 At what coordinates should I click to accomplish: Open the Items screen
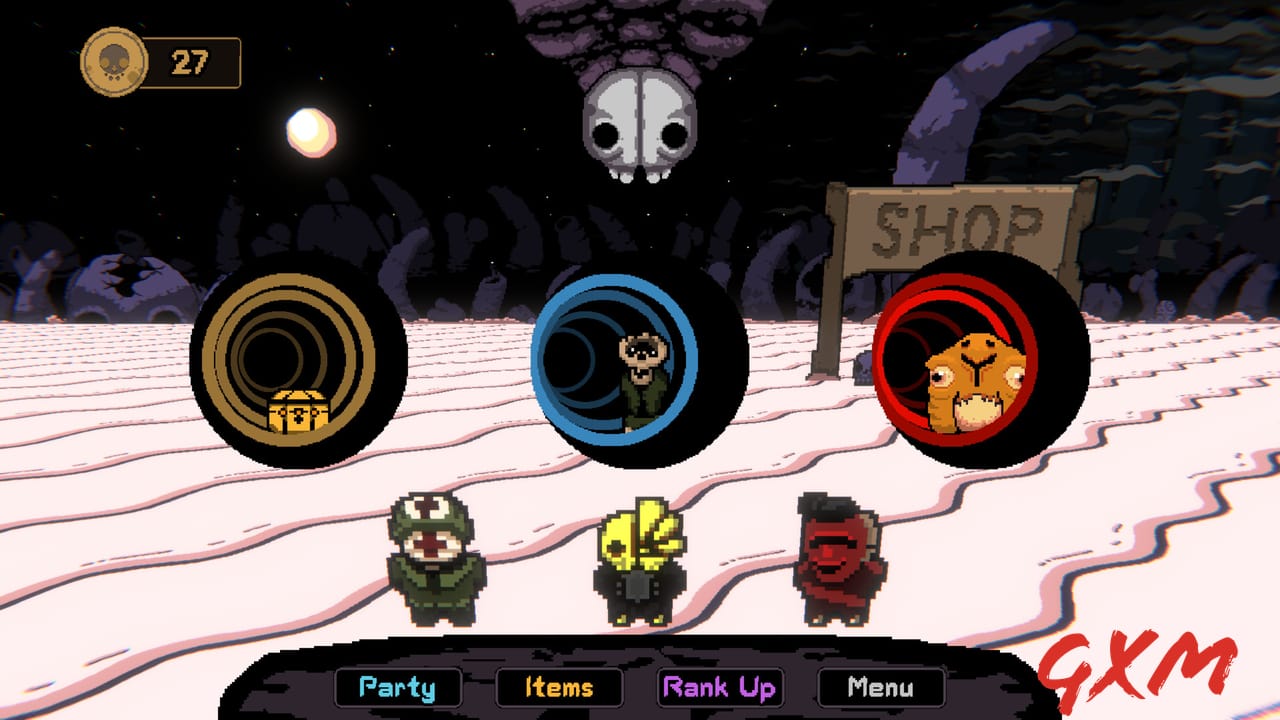[x=561, y=687]
